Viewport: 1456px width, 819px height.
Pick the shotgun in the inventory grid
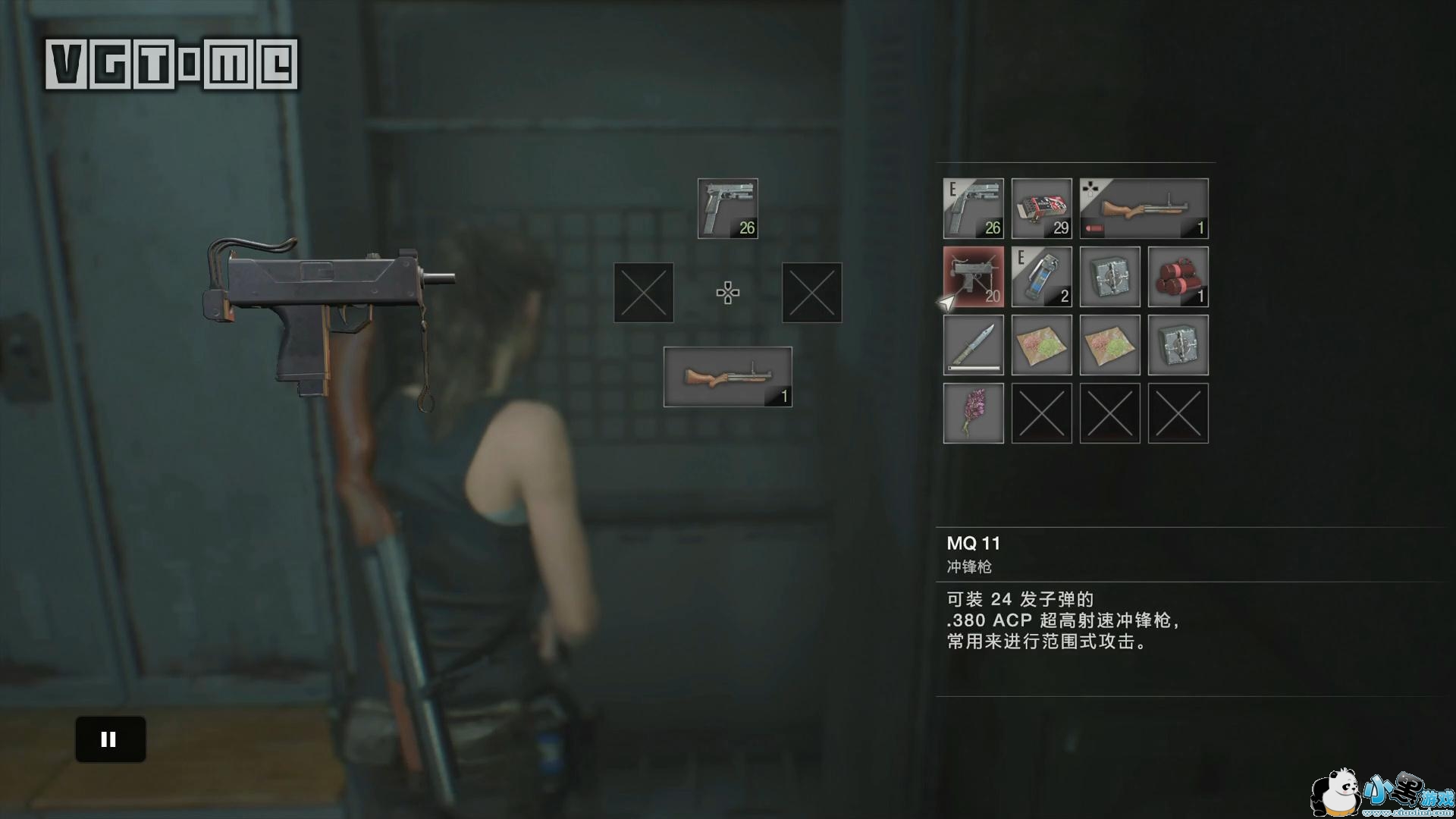pyautogui.click(x=1144, y=209)
